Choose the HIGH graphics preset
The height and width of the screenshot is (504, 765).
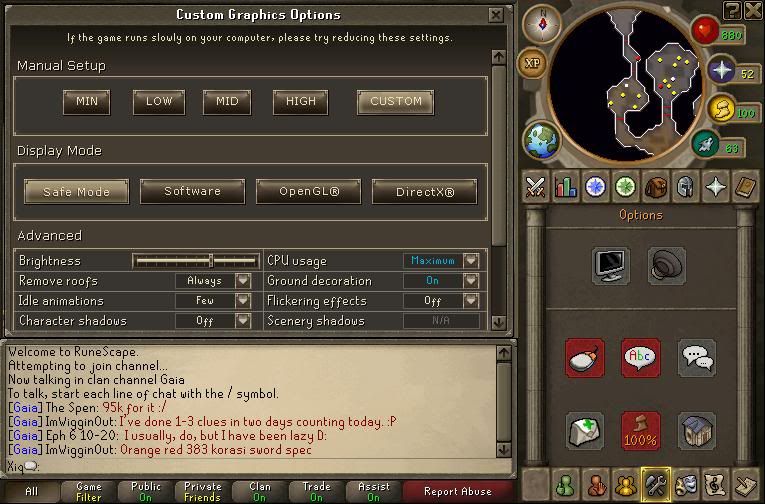(x=300, y=101)
